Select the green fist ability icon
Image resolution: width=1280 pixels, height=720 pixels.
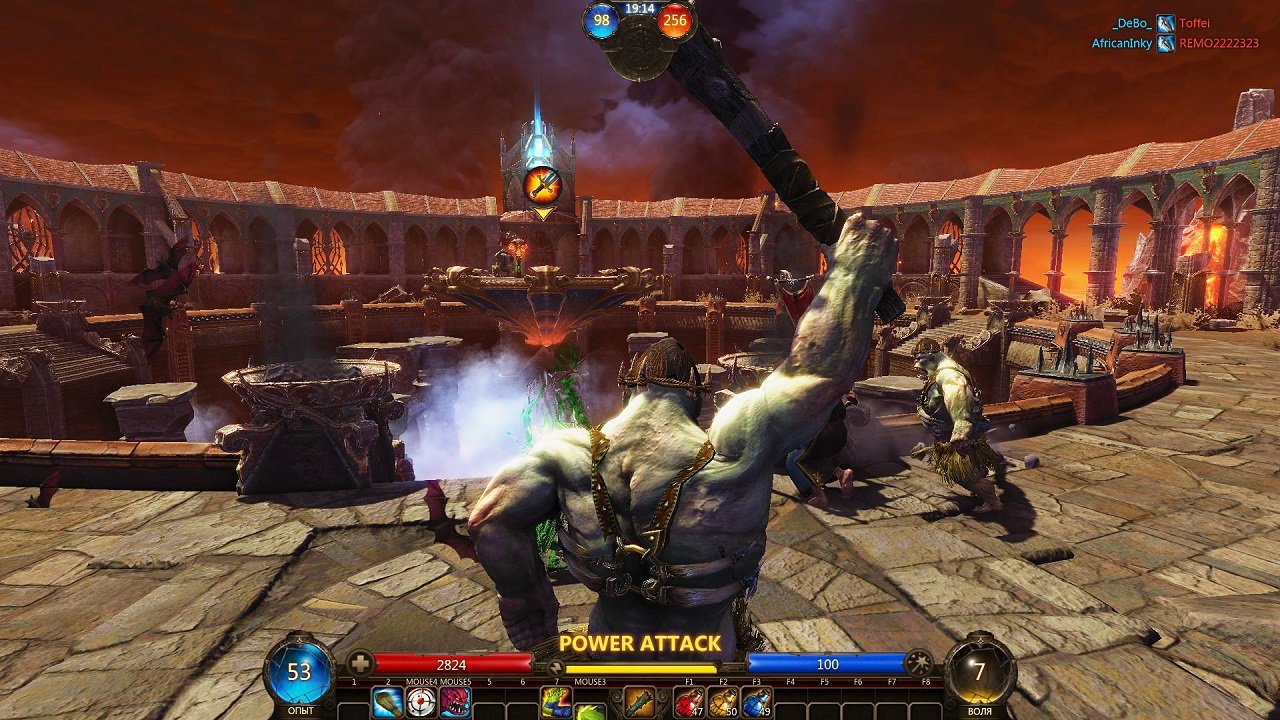point(556,701)
